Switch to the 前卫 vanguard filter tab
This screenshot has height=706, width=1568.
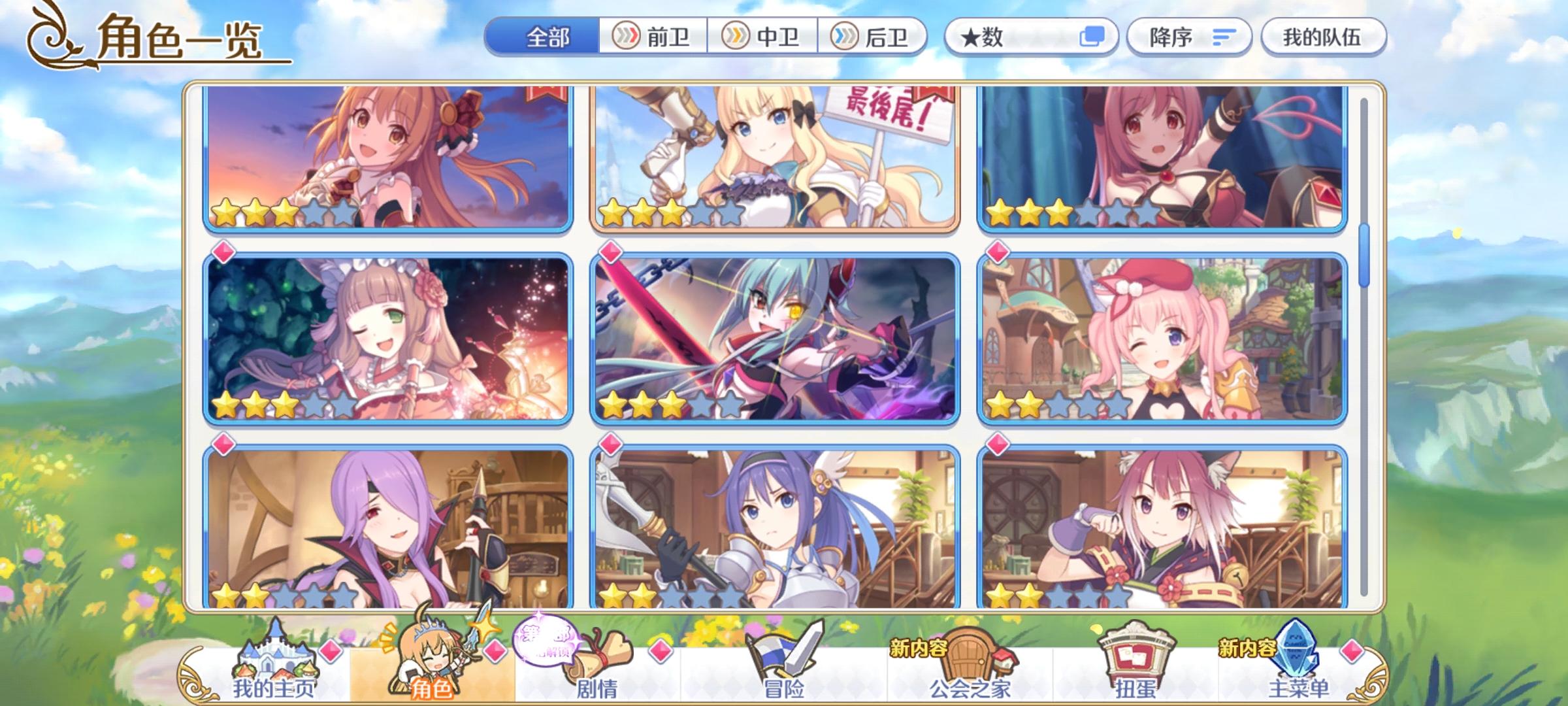[x=653, y=37]
